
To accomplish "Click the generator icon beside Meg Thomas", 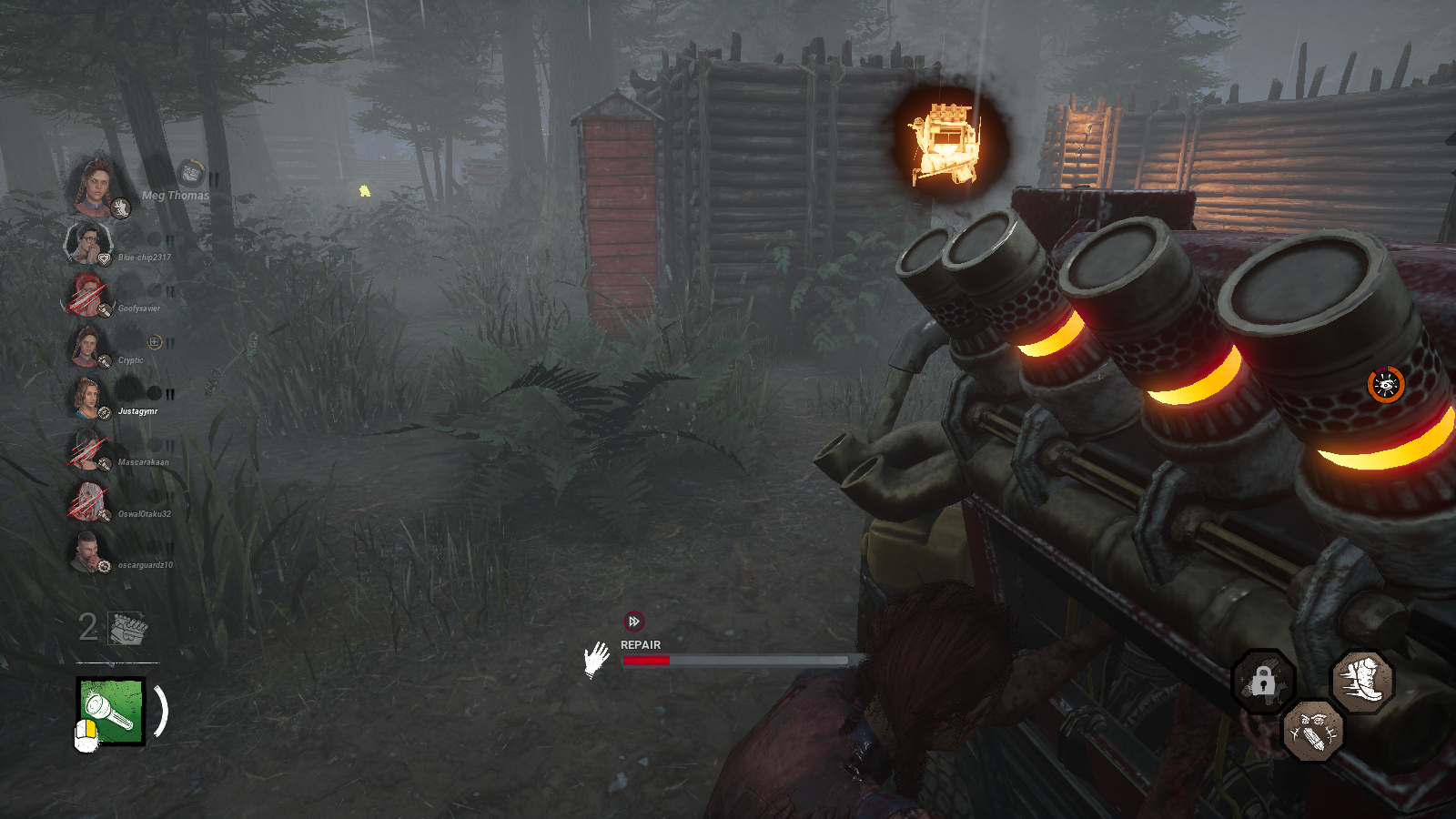I will point(190,172).
